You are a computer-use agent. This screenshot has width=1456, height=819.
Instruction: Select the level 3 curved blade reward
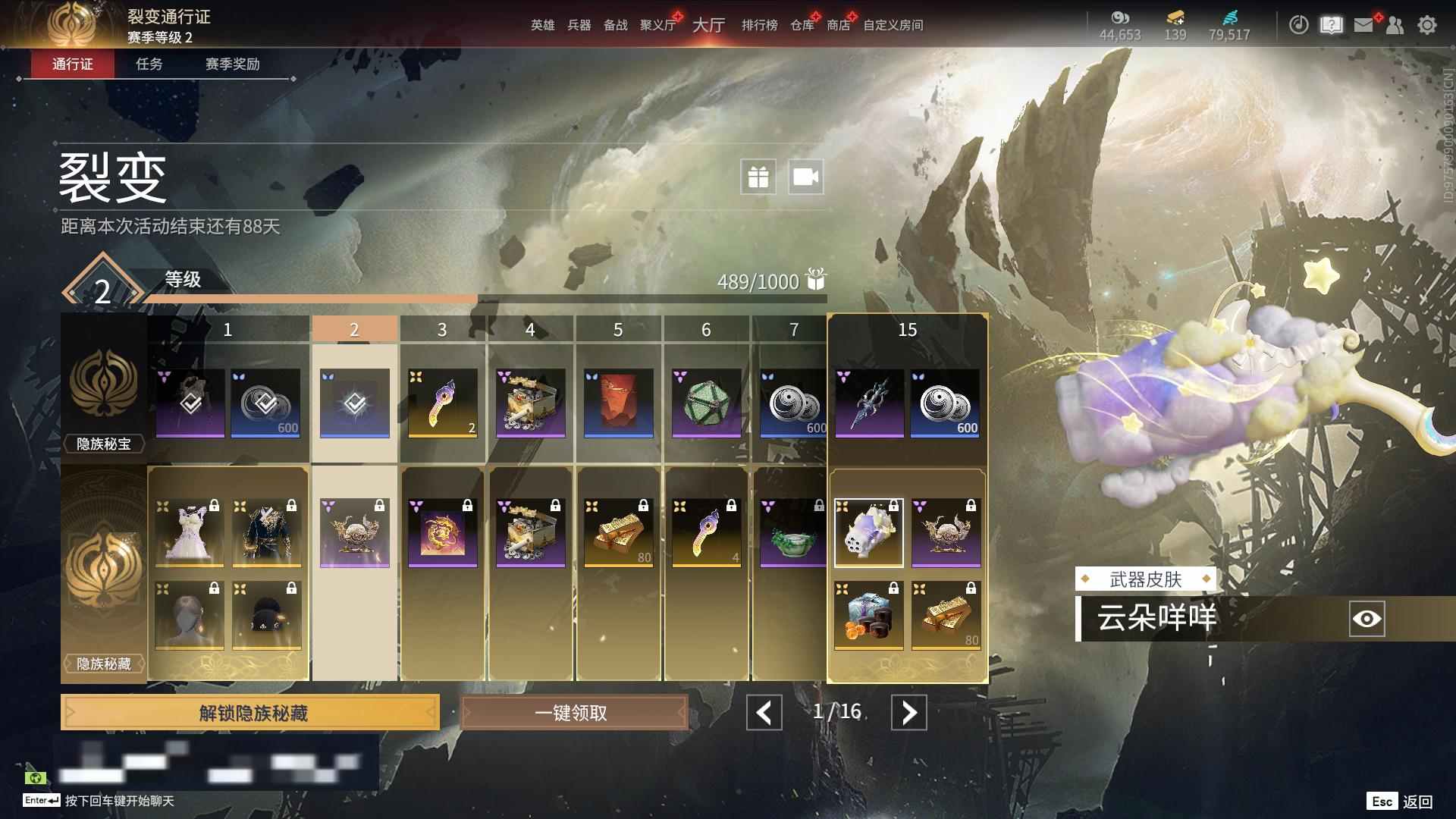(443, 403)
